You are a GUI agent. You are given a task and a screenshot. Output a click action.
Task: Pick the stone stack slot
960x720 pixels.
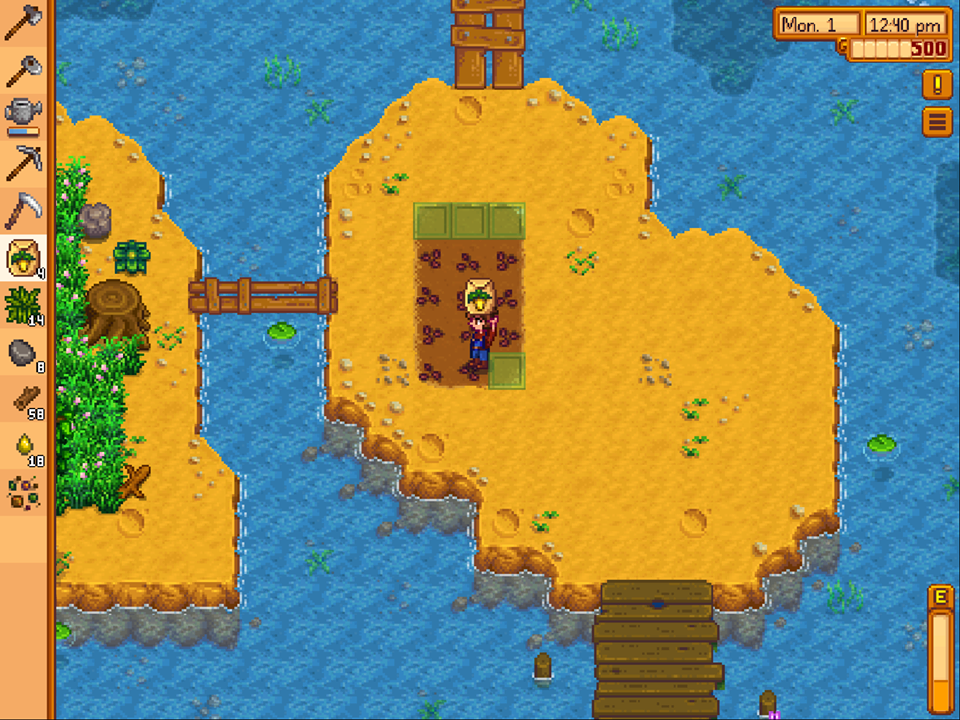pos(23,352)
